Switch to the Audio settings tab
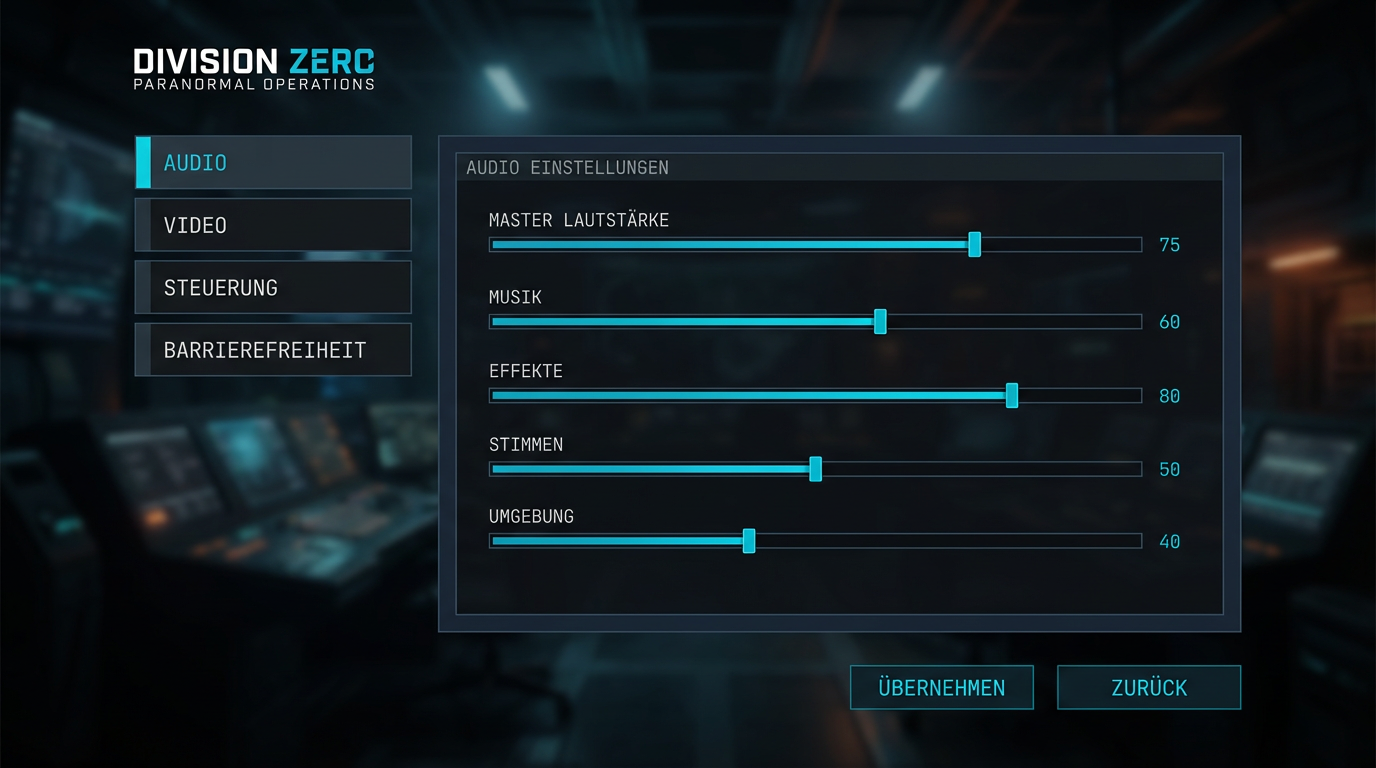 point(273,163)
